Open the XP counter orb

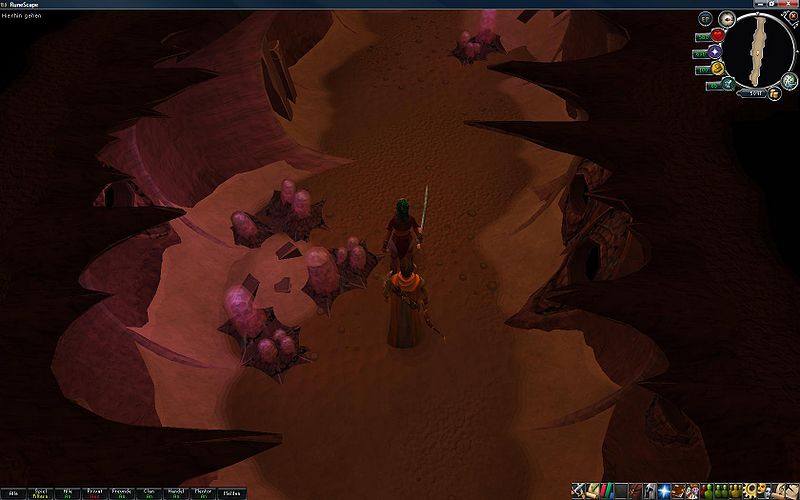coord(706,18)
